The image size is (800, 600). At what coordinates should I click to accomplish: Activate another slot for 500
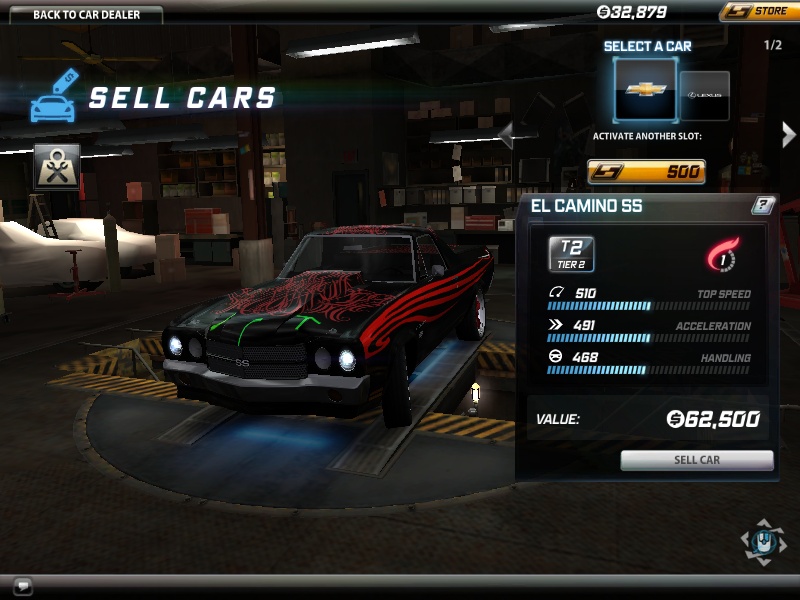point(646,171)
